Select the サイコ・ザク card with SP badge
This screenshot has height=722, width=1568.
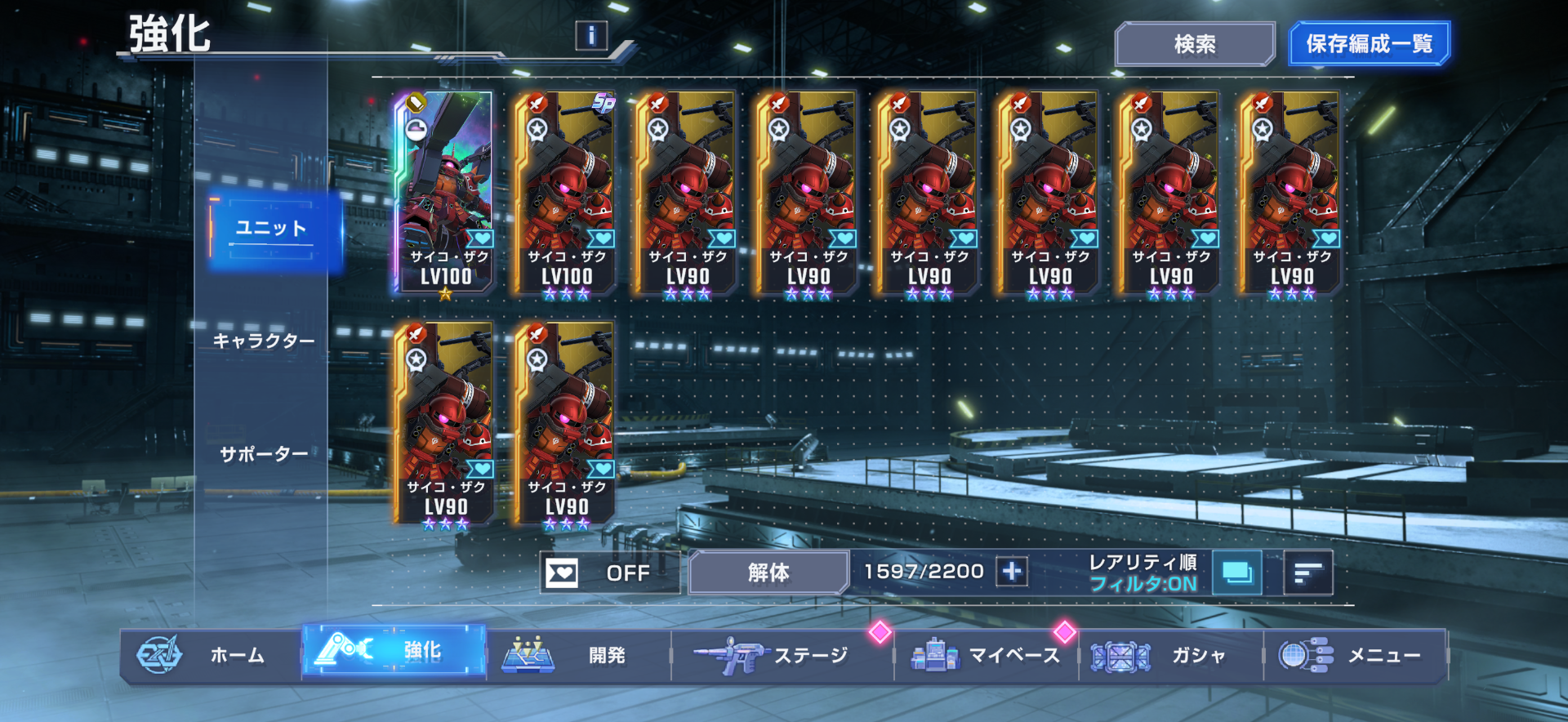pos(566,193)
